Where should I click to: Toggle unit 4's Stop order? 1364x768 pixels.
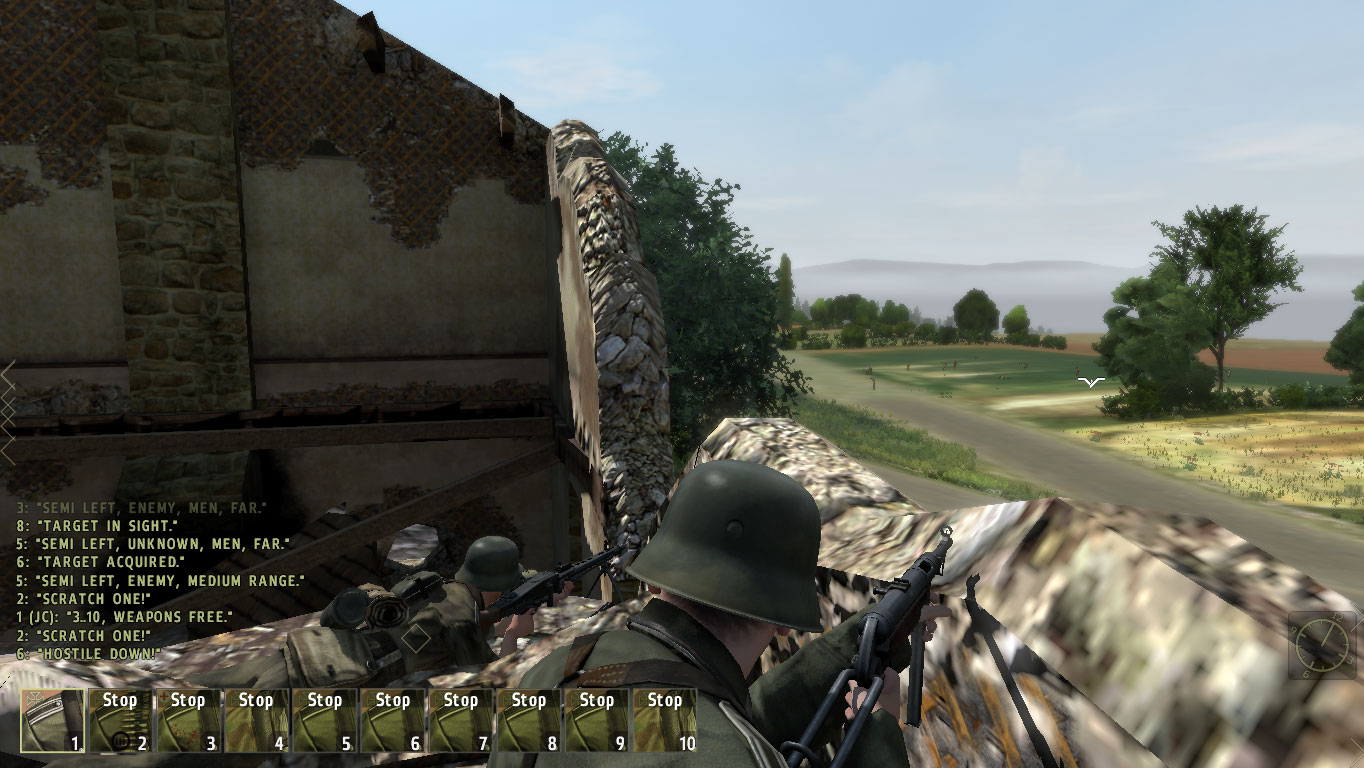256,700
